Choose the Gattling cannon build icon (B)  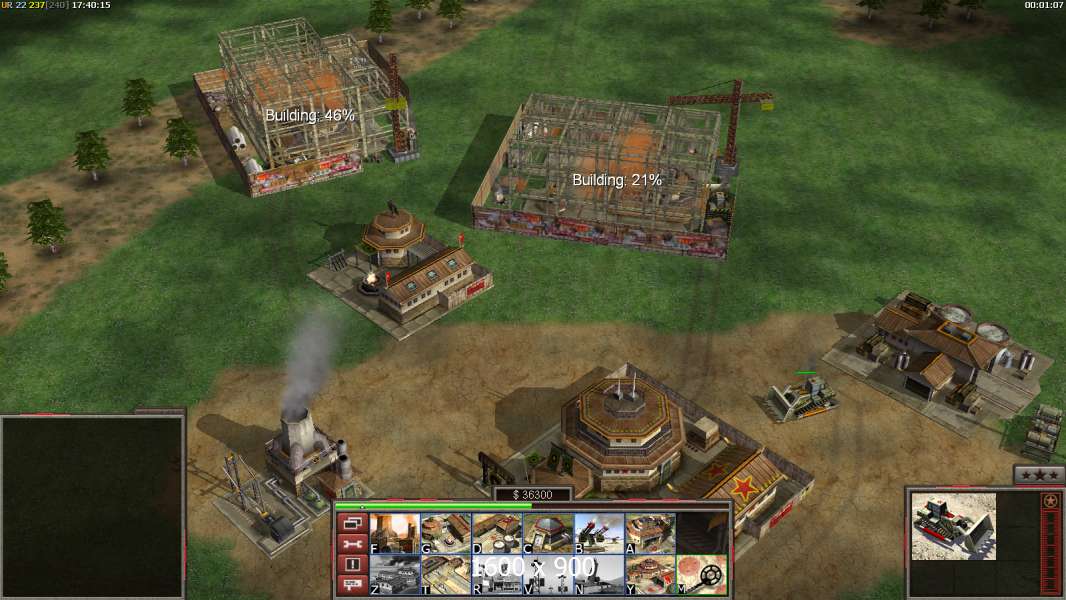pos(599,532)
